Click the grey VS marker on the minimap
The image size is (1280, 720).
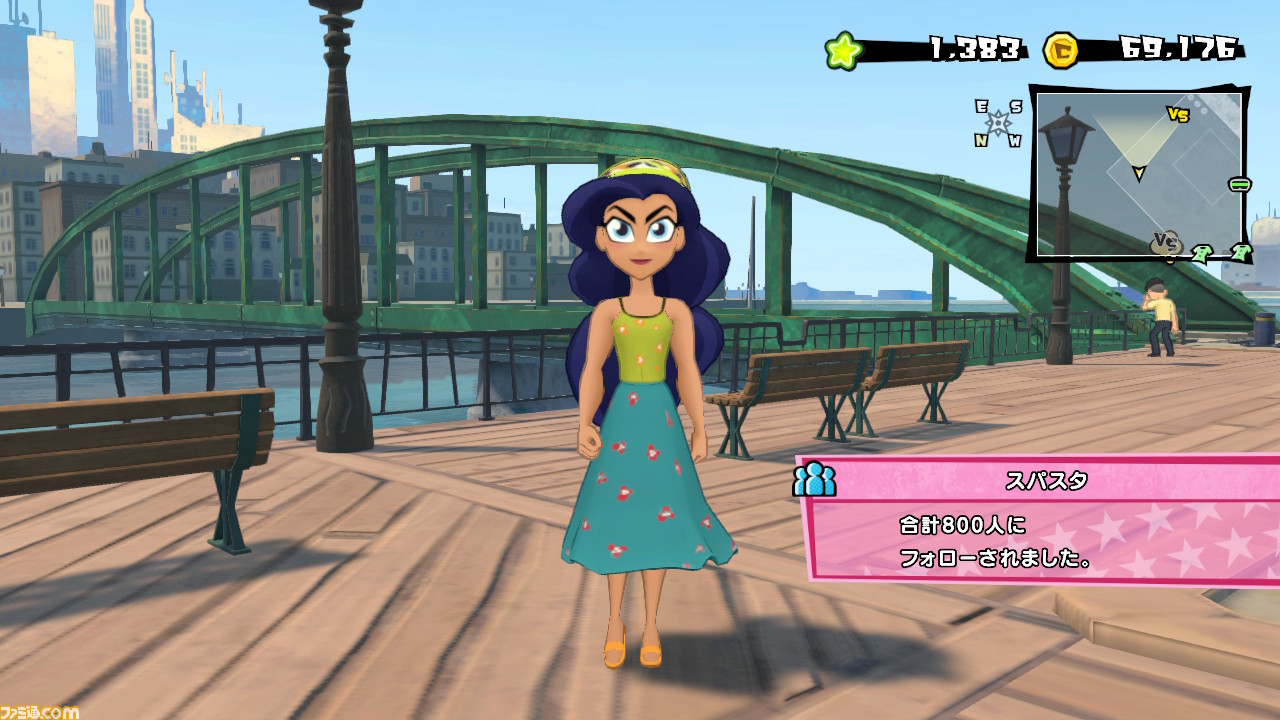click(x=1166, y=243)
